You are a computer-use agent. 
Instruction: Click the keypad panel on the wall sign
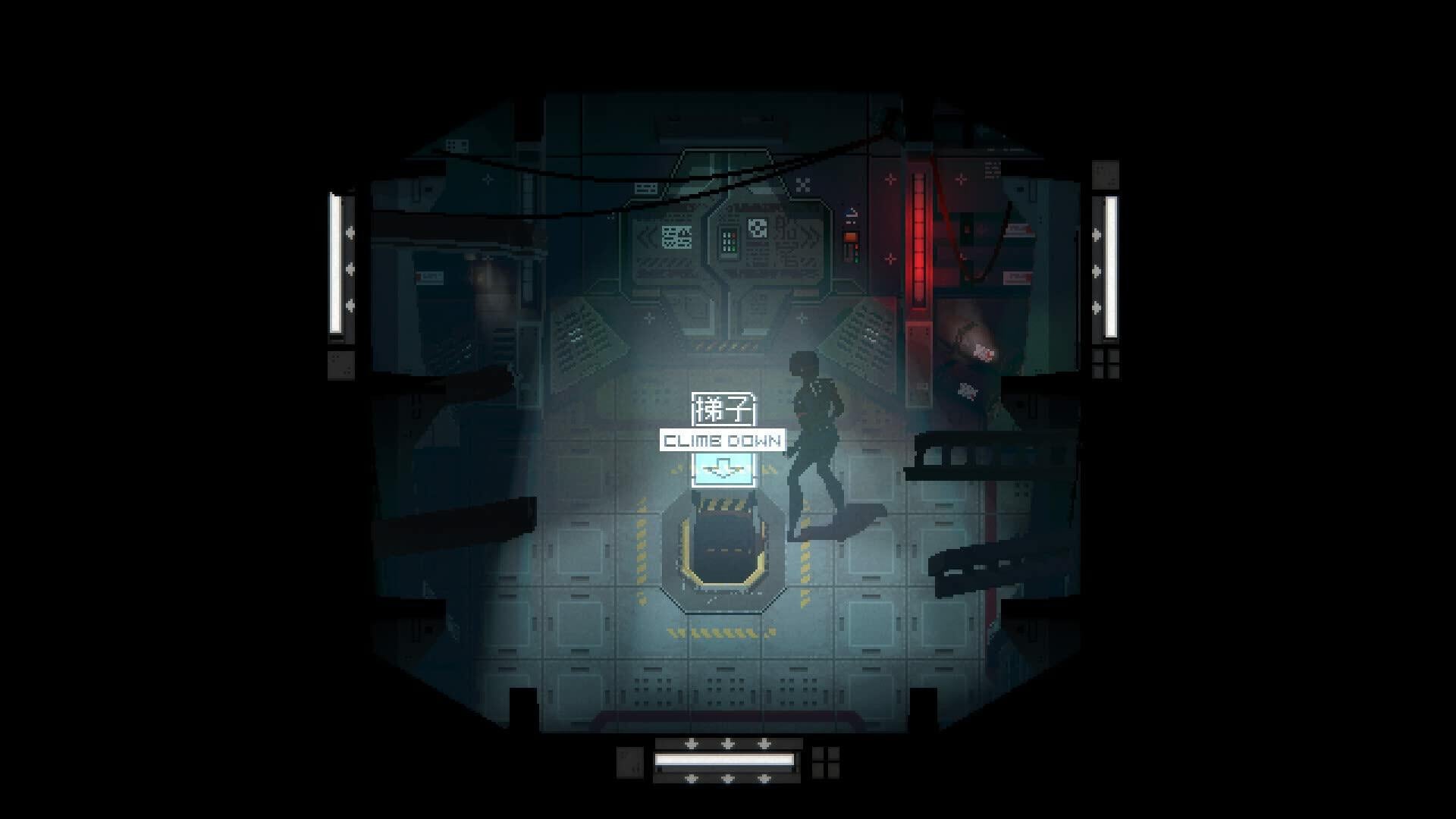point(729,241)
